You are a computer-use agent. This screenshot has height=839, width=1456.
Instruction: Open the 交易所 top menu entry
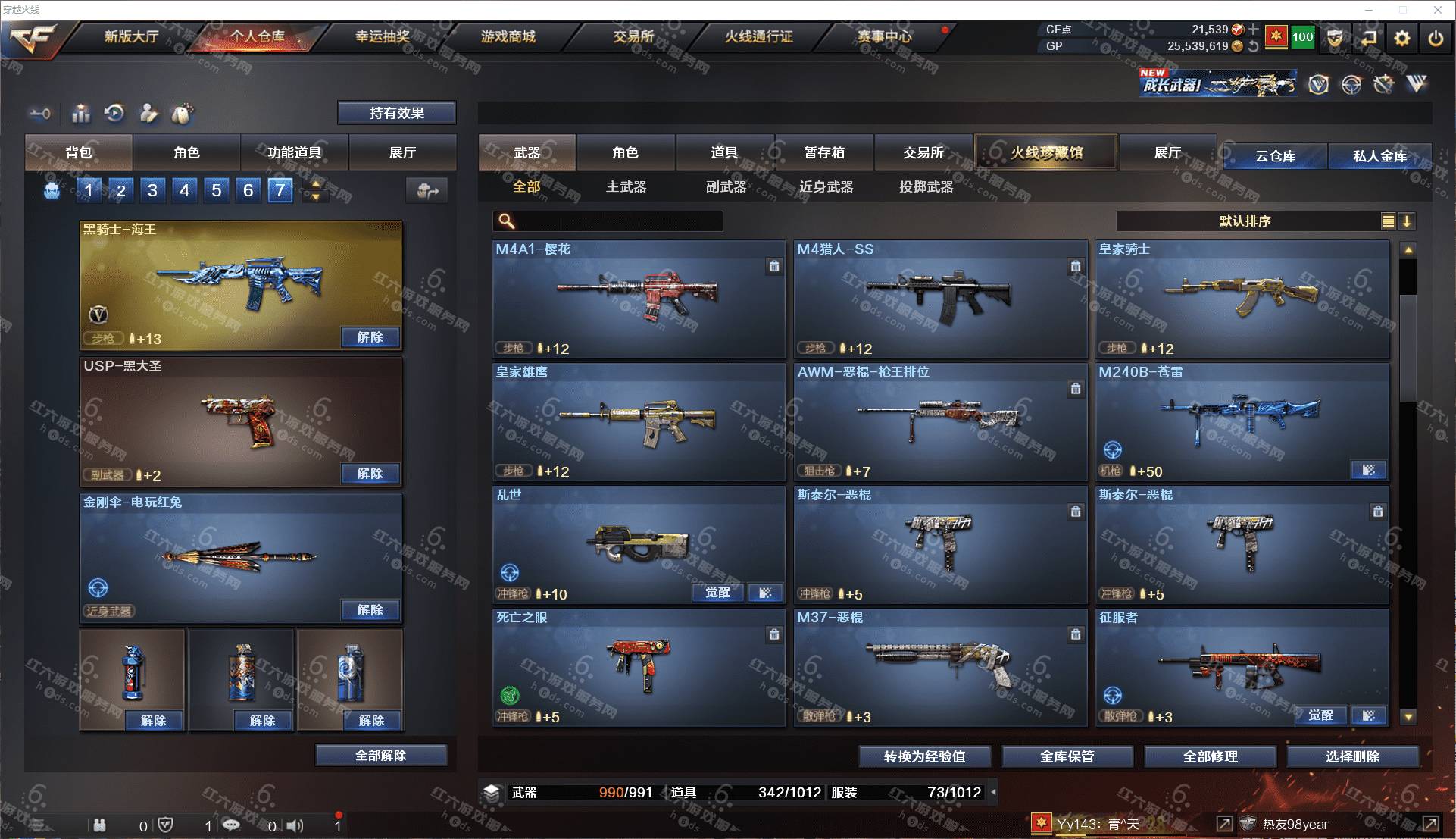click(633, 36)
